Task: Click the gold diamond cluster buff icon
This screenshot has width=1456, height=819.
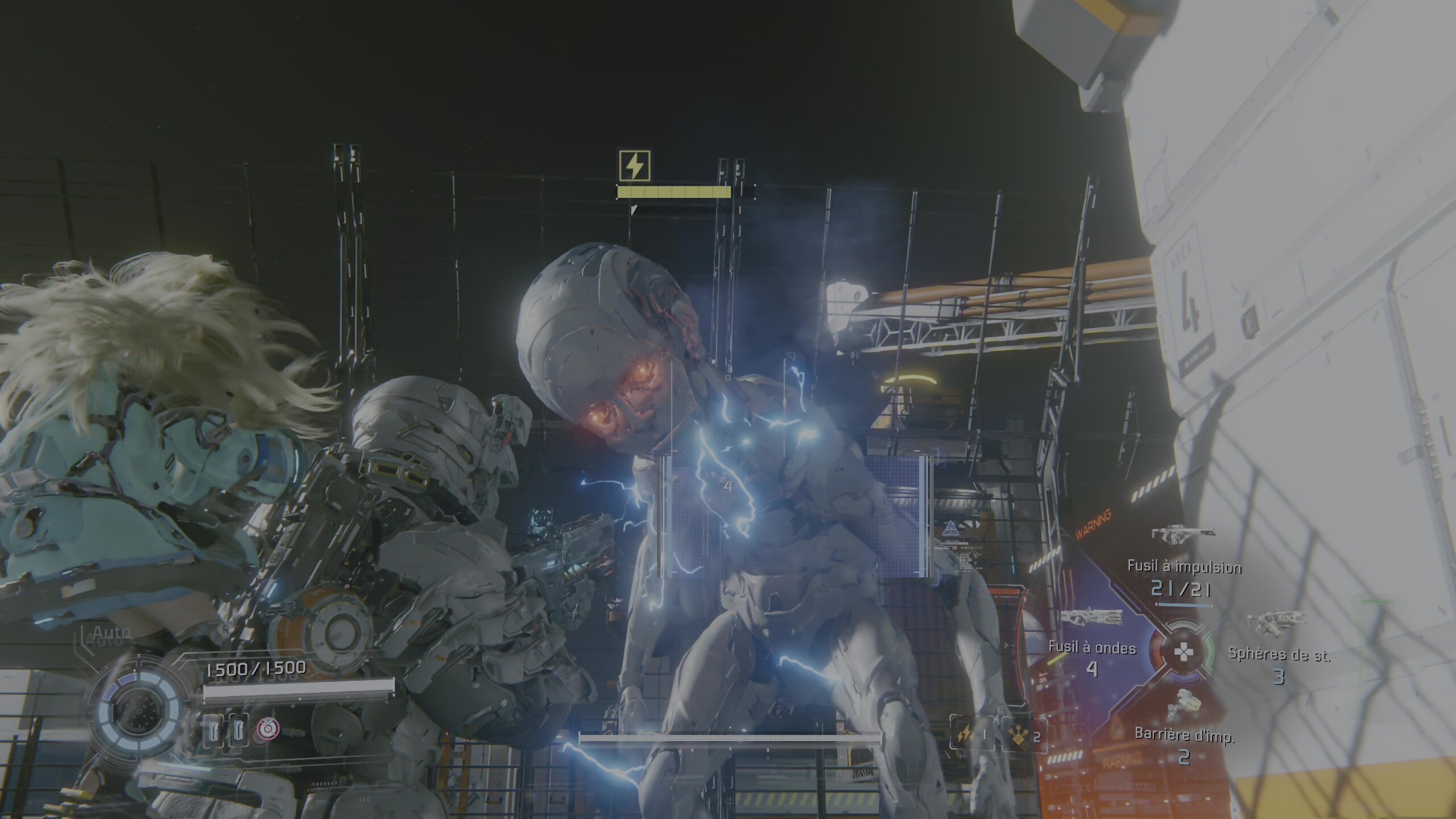Action: [x=1016, y=734]
